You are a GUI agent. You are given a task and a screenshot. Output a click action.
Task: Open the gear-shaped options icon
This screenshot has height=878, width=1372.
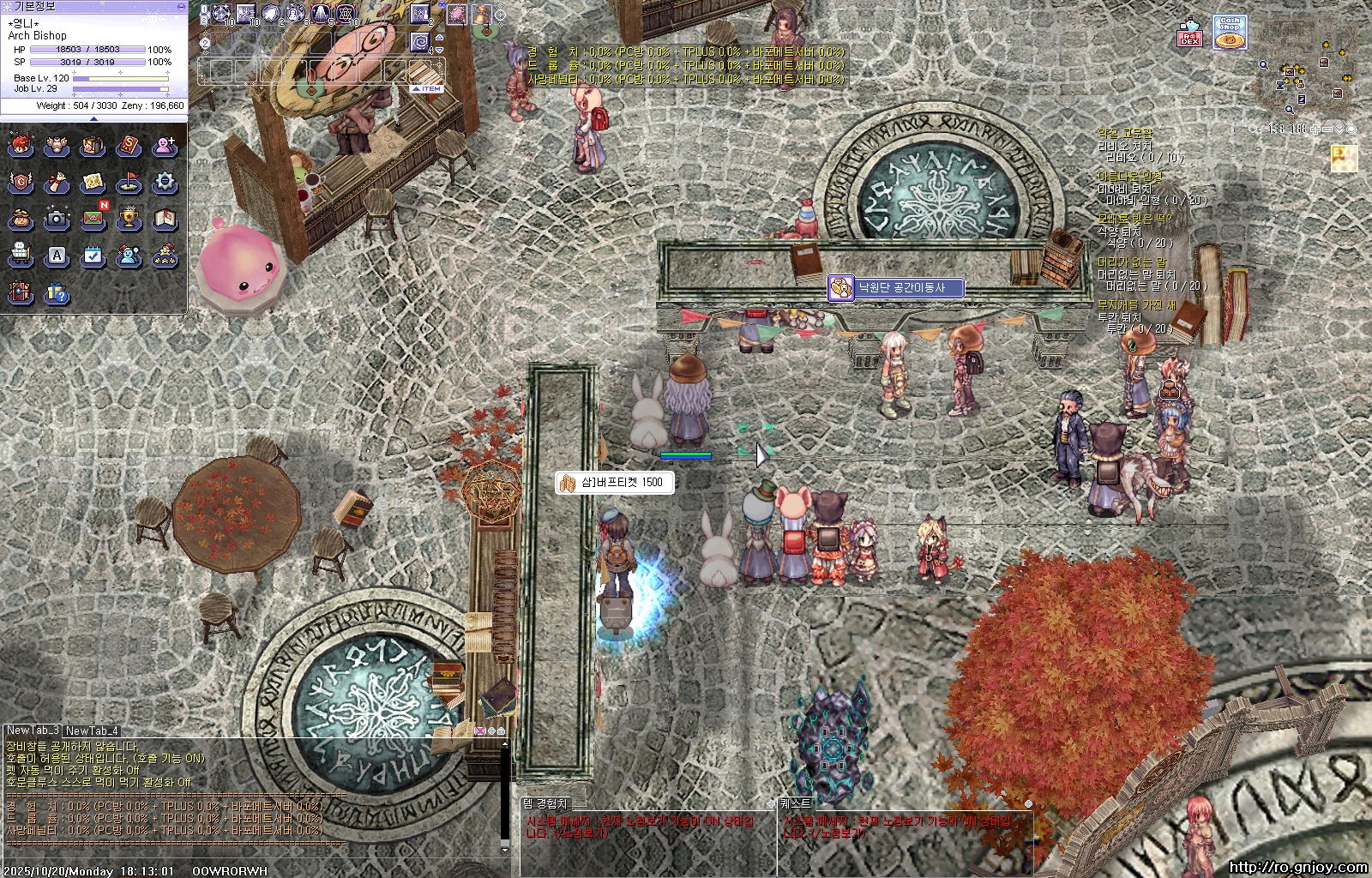[x=165, y=182]
